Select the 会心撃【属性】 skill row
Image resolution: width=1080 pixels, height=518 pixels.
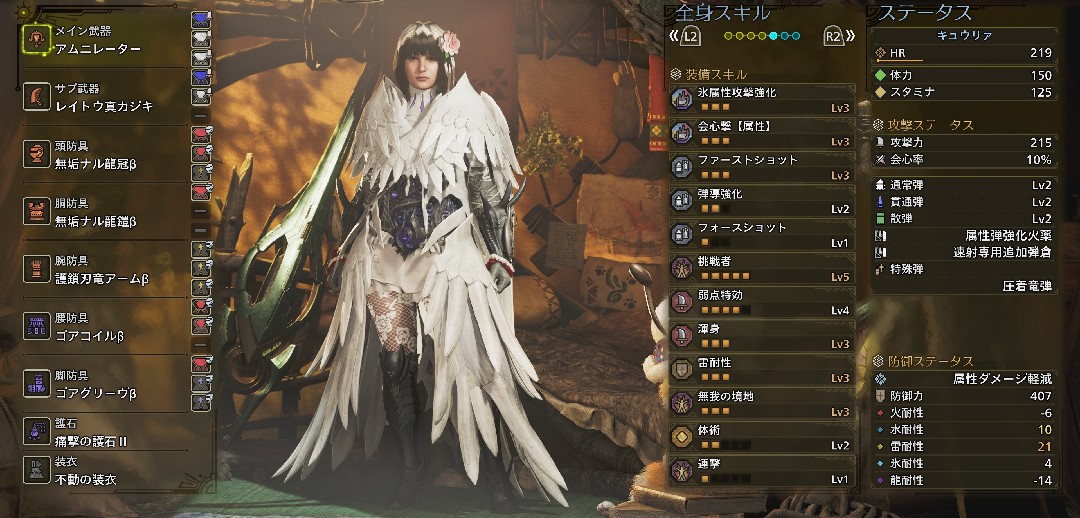tap(762, 133)
